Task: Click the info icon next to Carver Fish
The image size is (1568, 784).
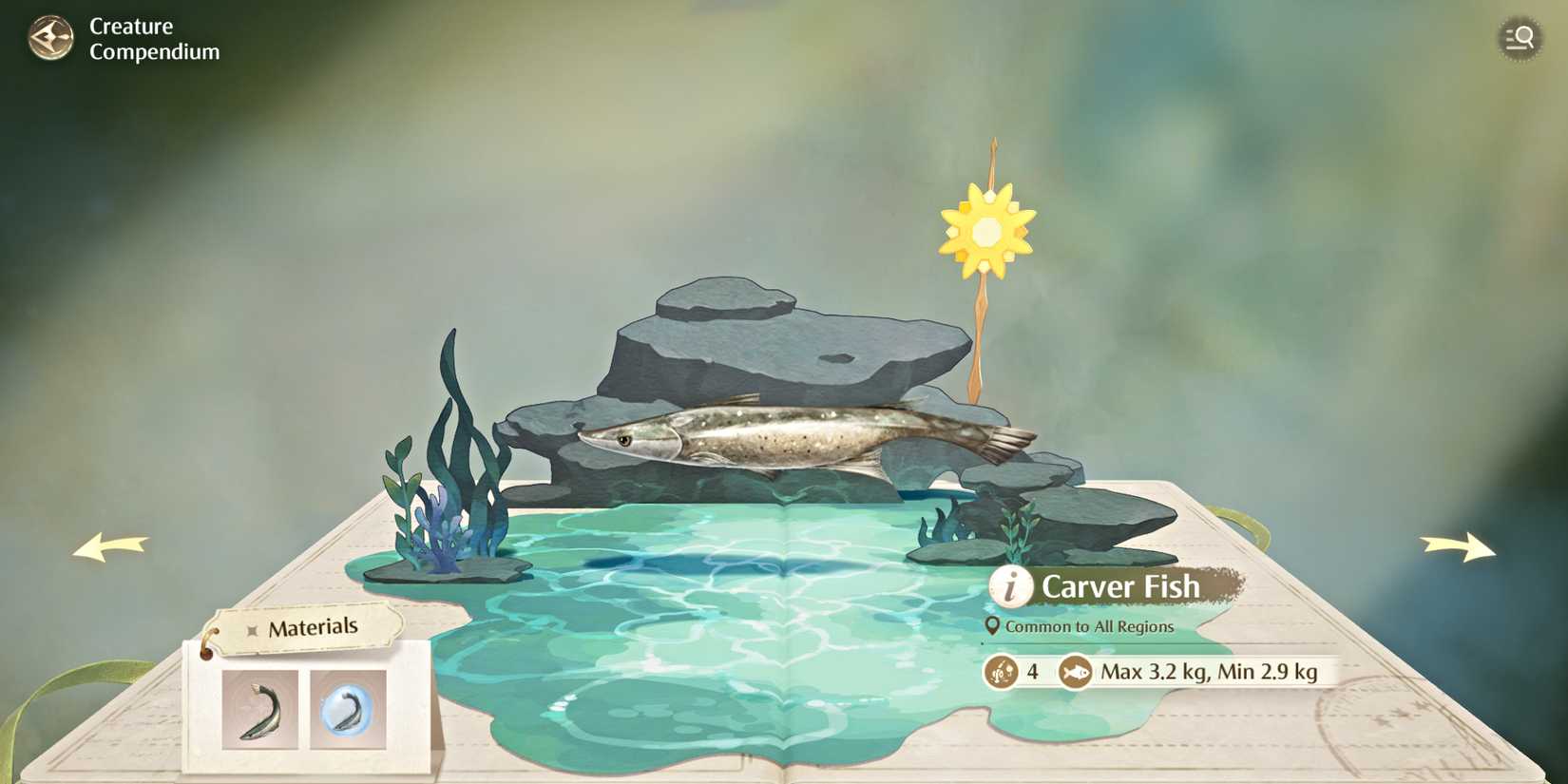Action: pos(1009,587)
